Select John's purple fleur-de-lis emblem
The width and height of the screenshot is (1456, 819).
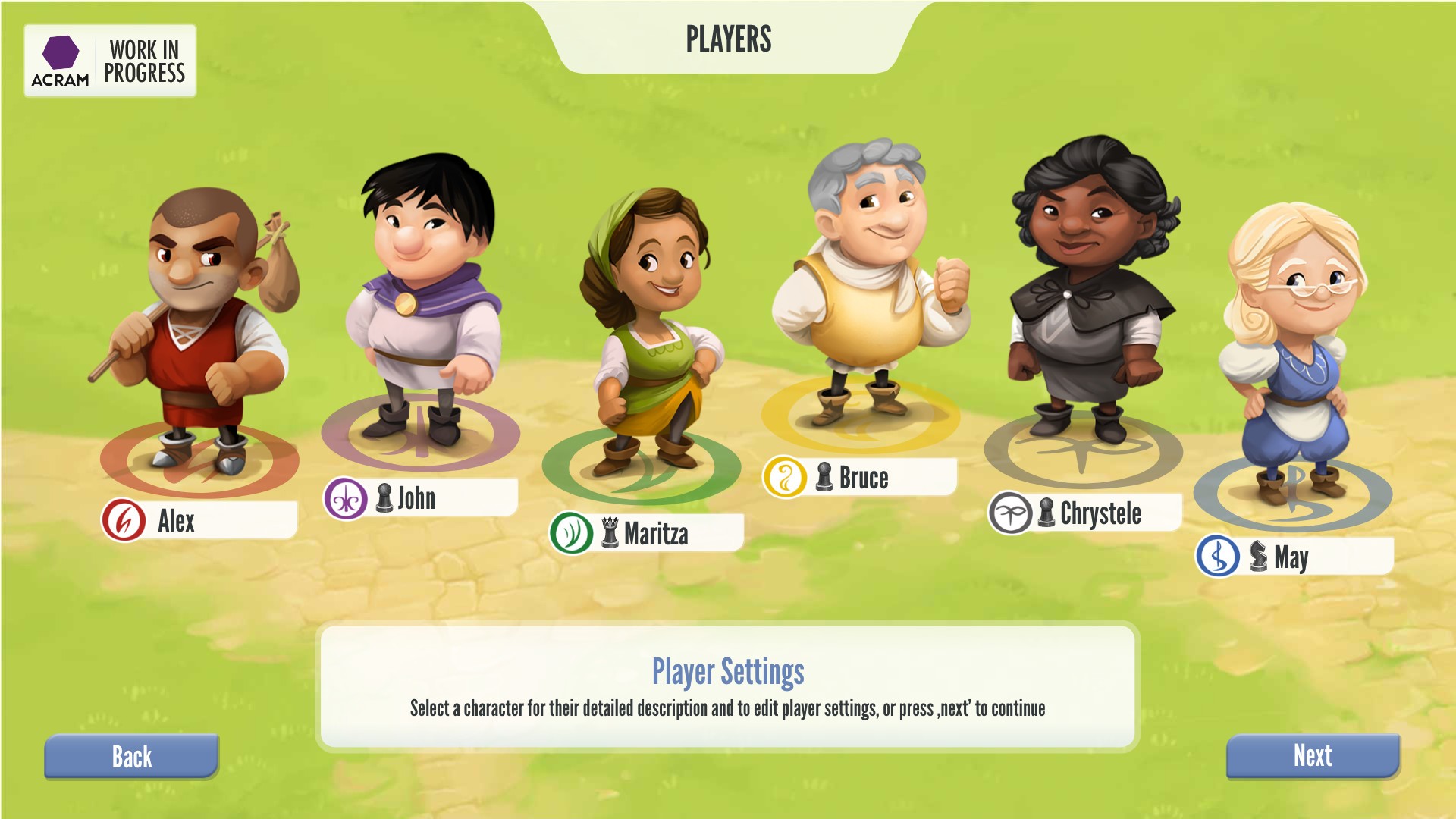(346, 499)
